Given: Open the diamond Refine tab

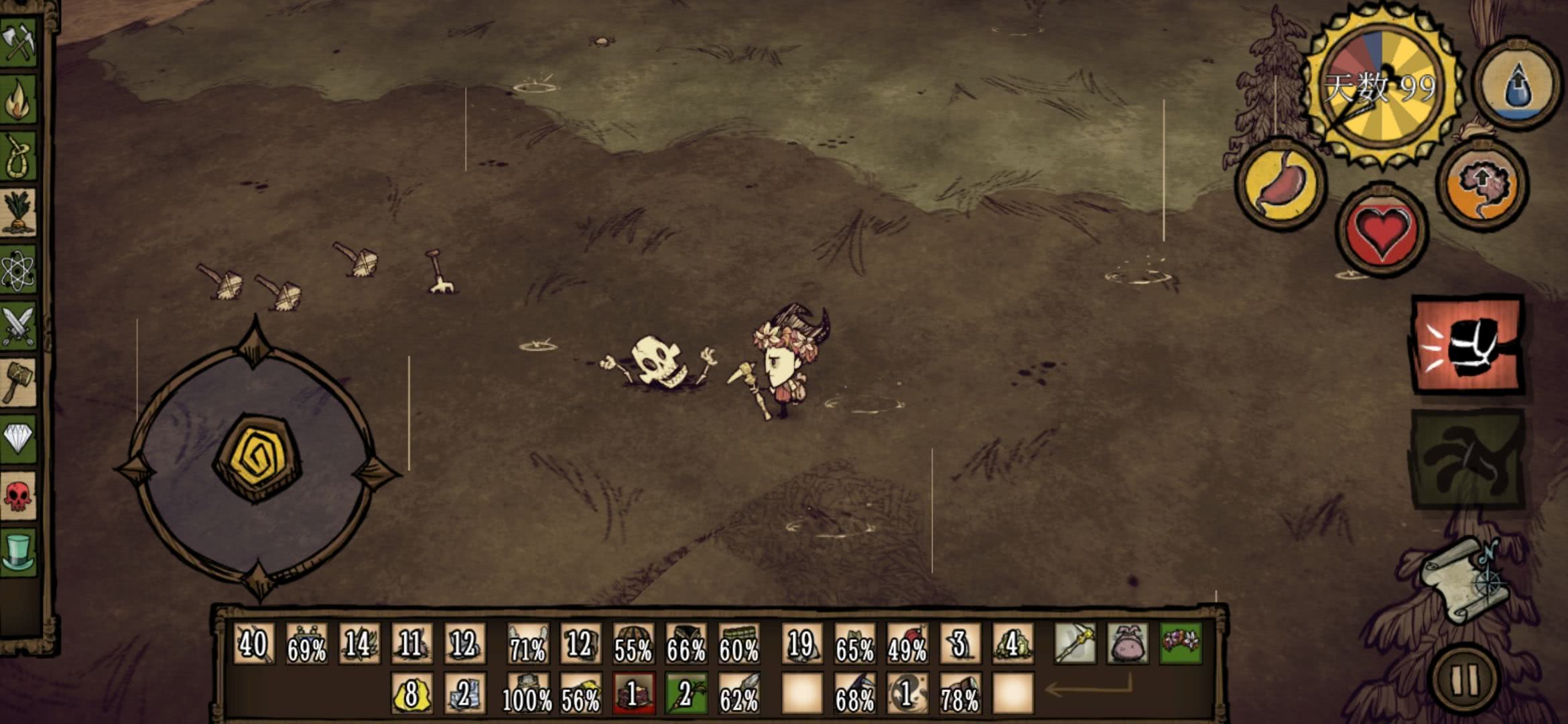Looking at the screenshot, I should pos(18,439).
